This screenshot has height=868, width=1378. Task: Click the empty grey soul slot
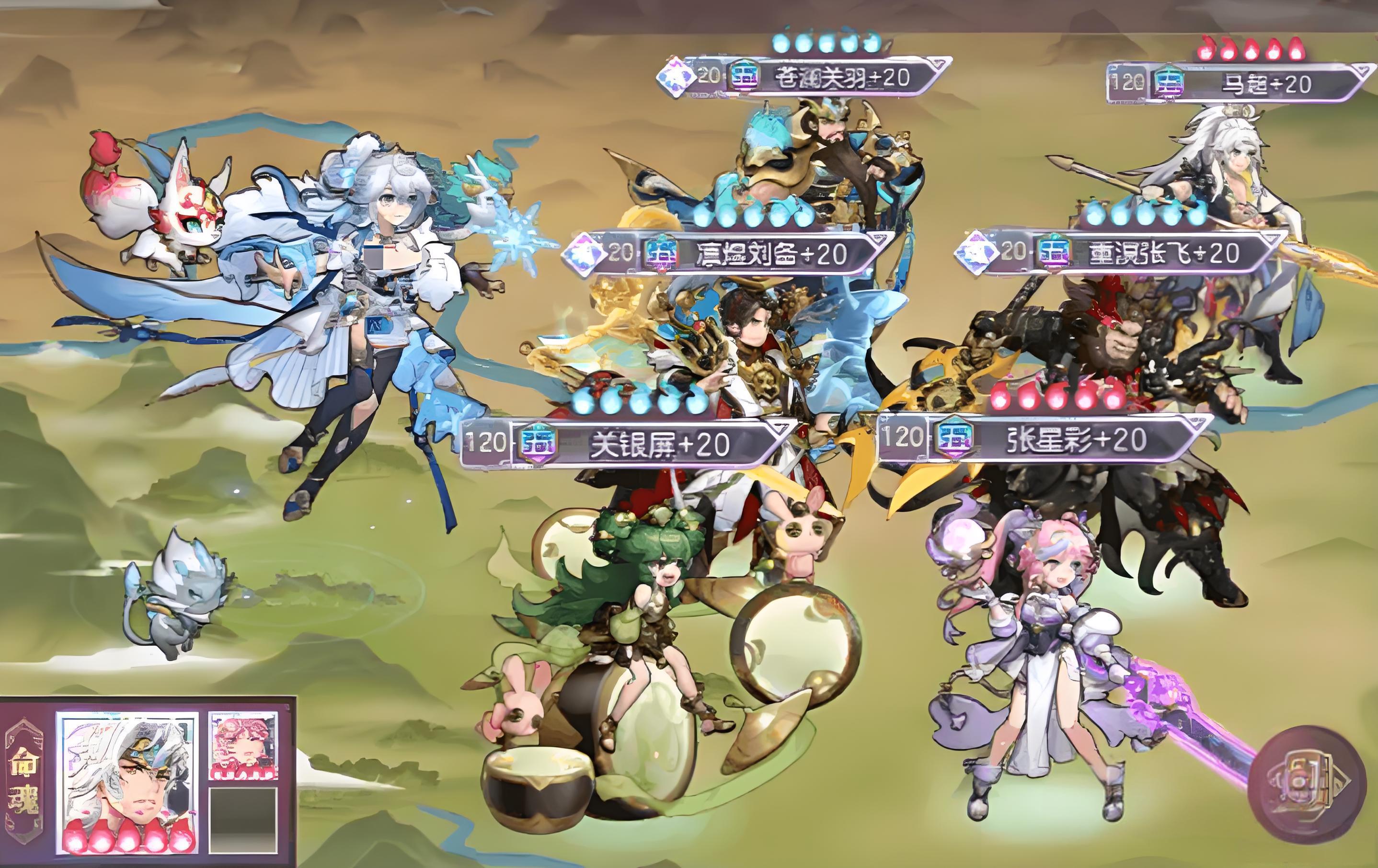242,820
